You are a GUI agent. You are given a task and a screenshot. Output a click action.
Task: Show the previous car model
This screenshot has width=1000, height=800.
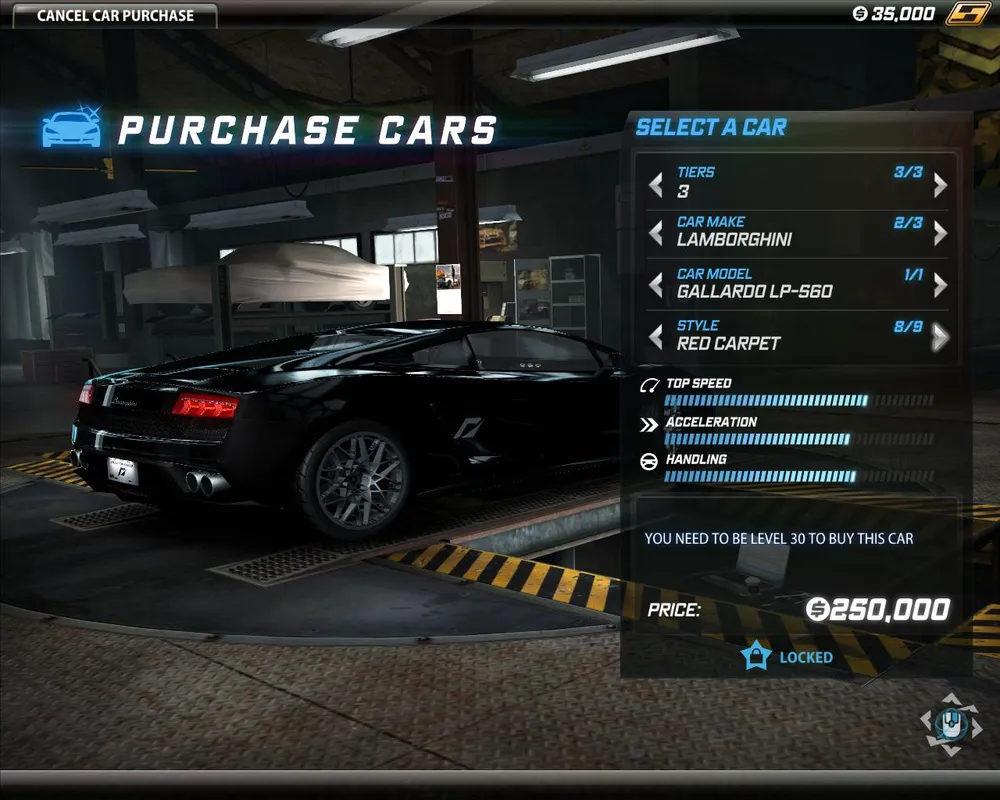tap(656, 286)
